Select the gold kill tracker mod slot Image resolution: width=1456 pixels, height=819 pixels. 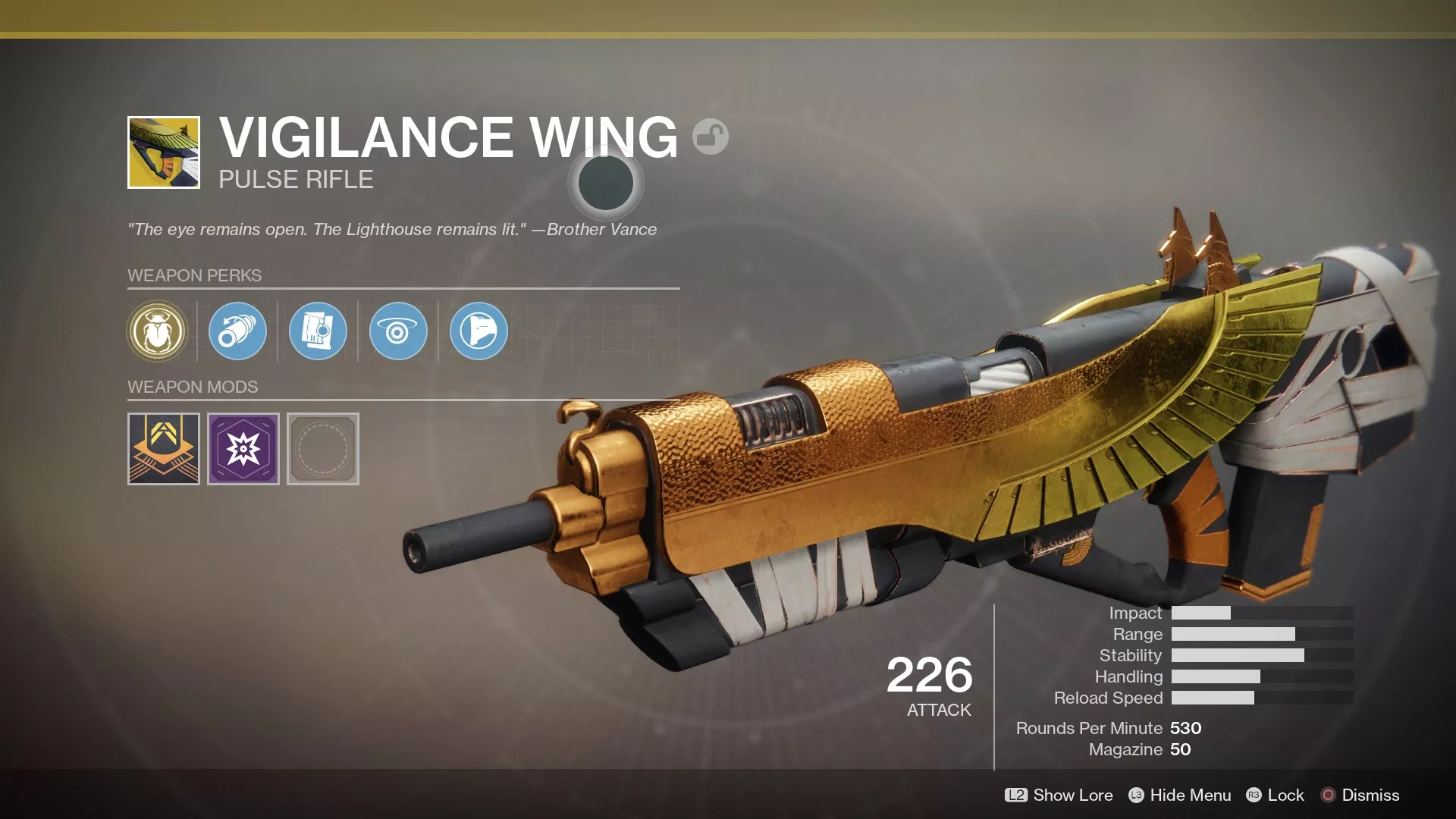pos(163,449)
